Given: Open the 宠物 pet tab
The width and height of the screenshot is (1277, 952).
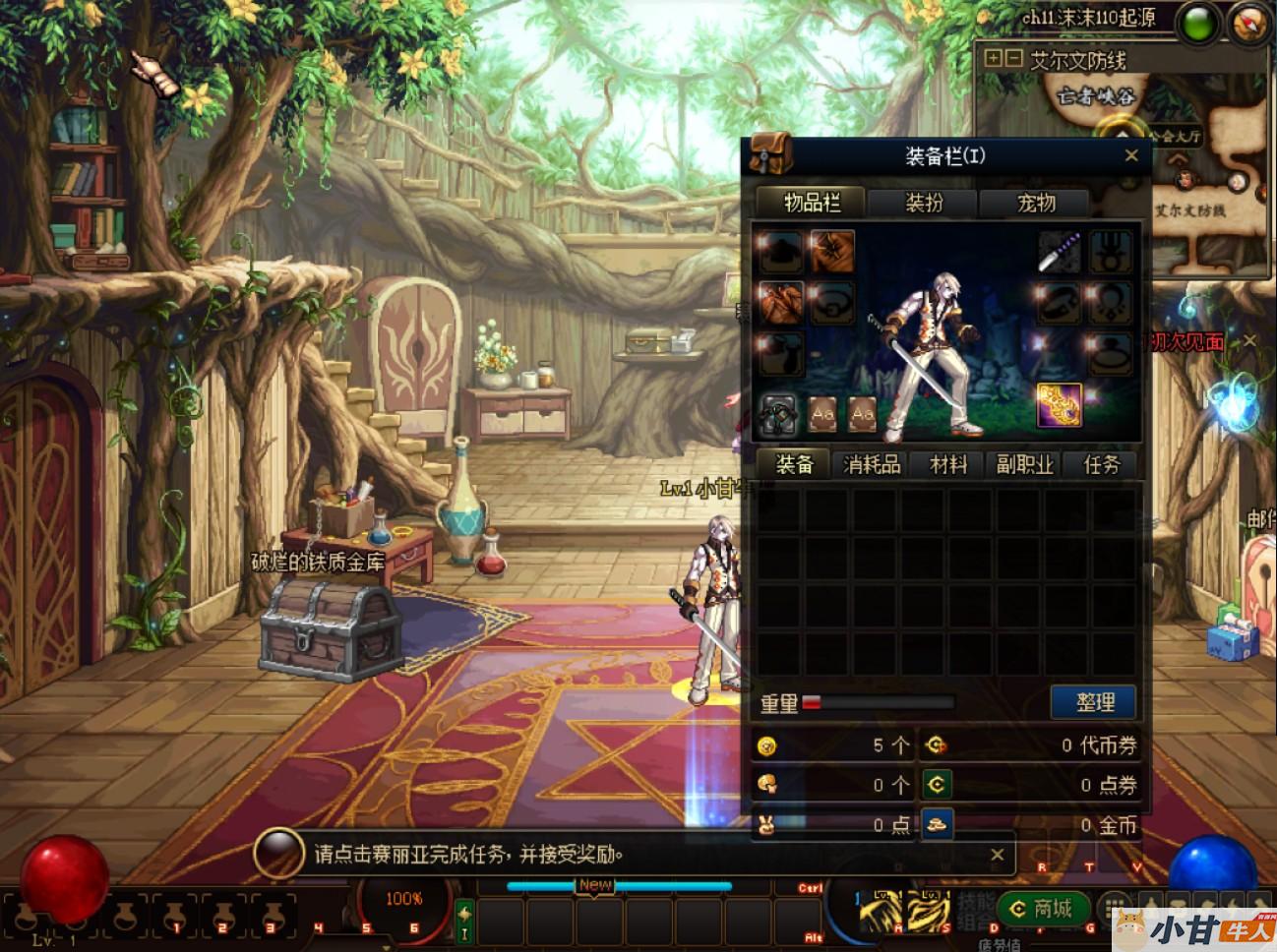Looking at the screenshot, I should coord(1036,203).
